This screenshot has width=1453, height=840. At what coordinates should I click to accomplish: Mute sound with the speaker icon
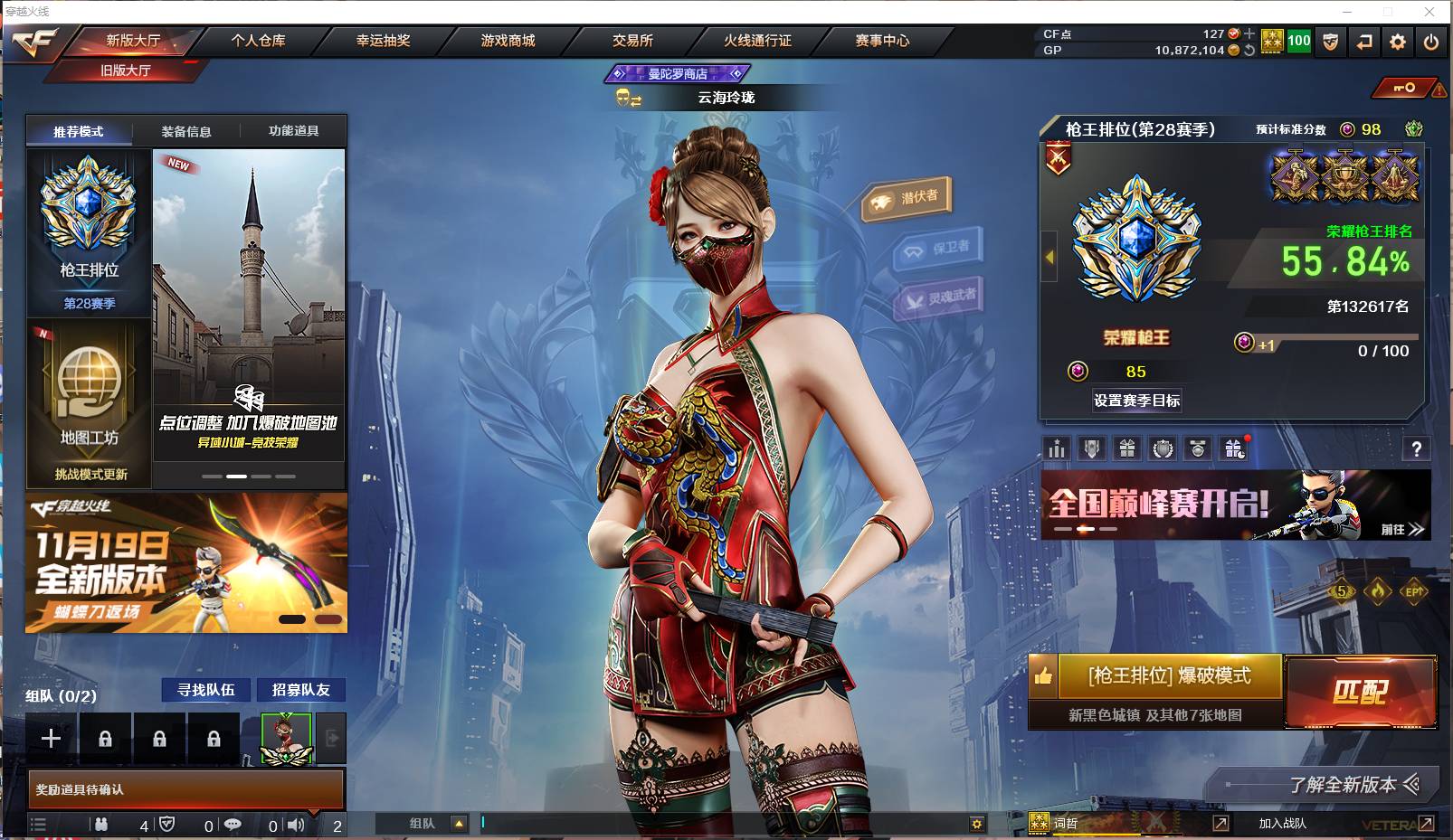(295, 824)
